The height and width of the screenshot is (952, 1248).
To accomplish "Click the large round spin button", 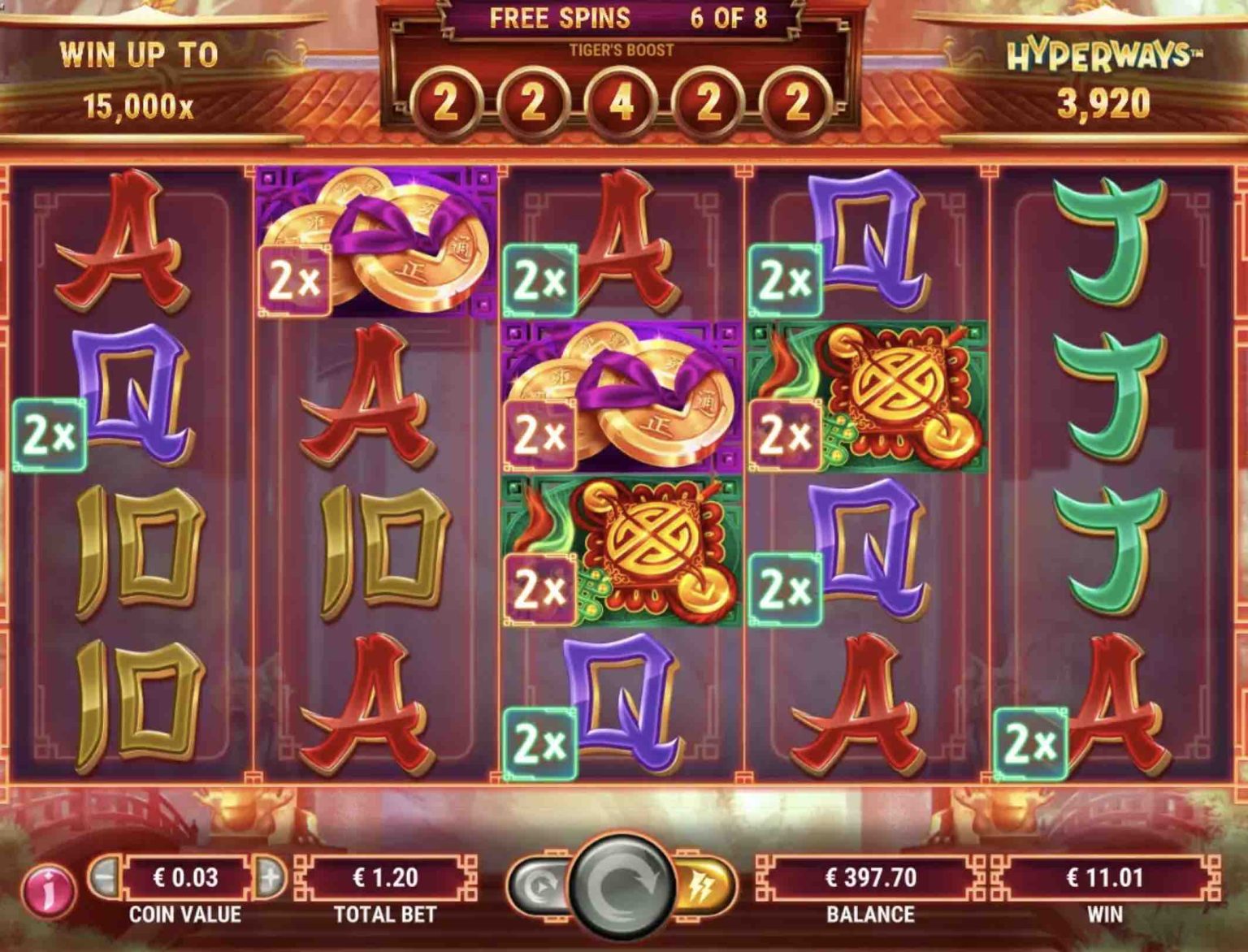I will click(622, 886).
